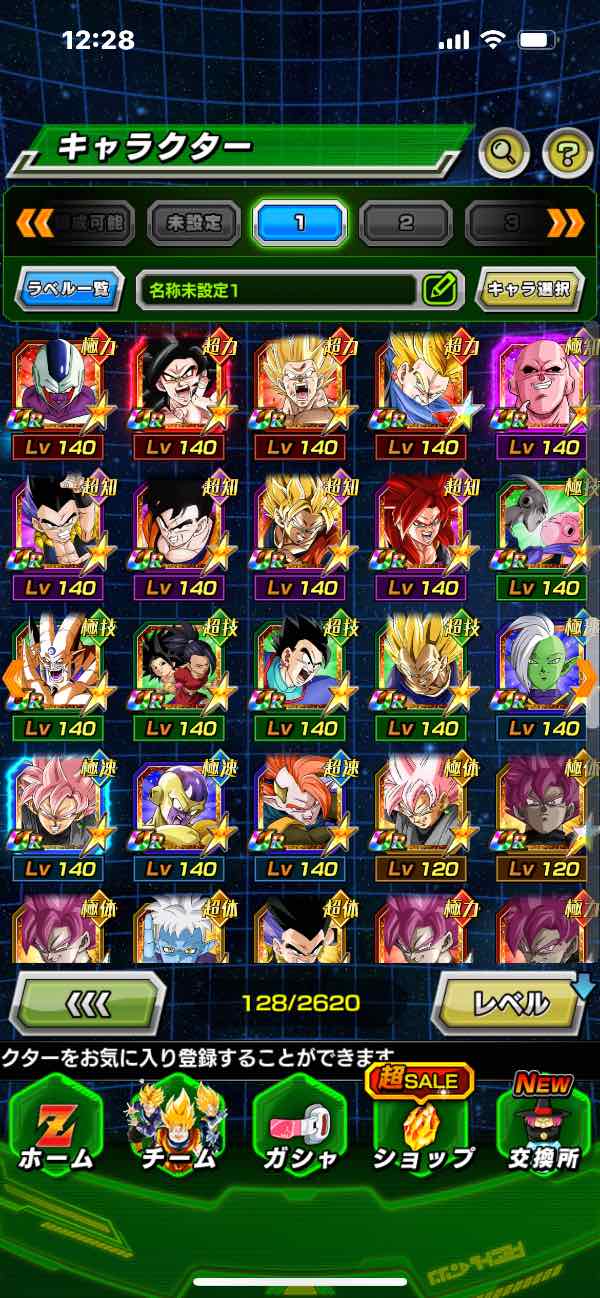The height and width of the screenshot is (1298, 600).
Task: Open the ラベル一覧 label list
Action: (70, 290)
